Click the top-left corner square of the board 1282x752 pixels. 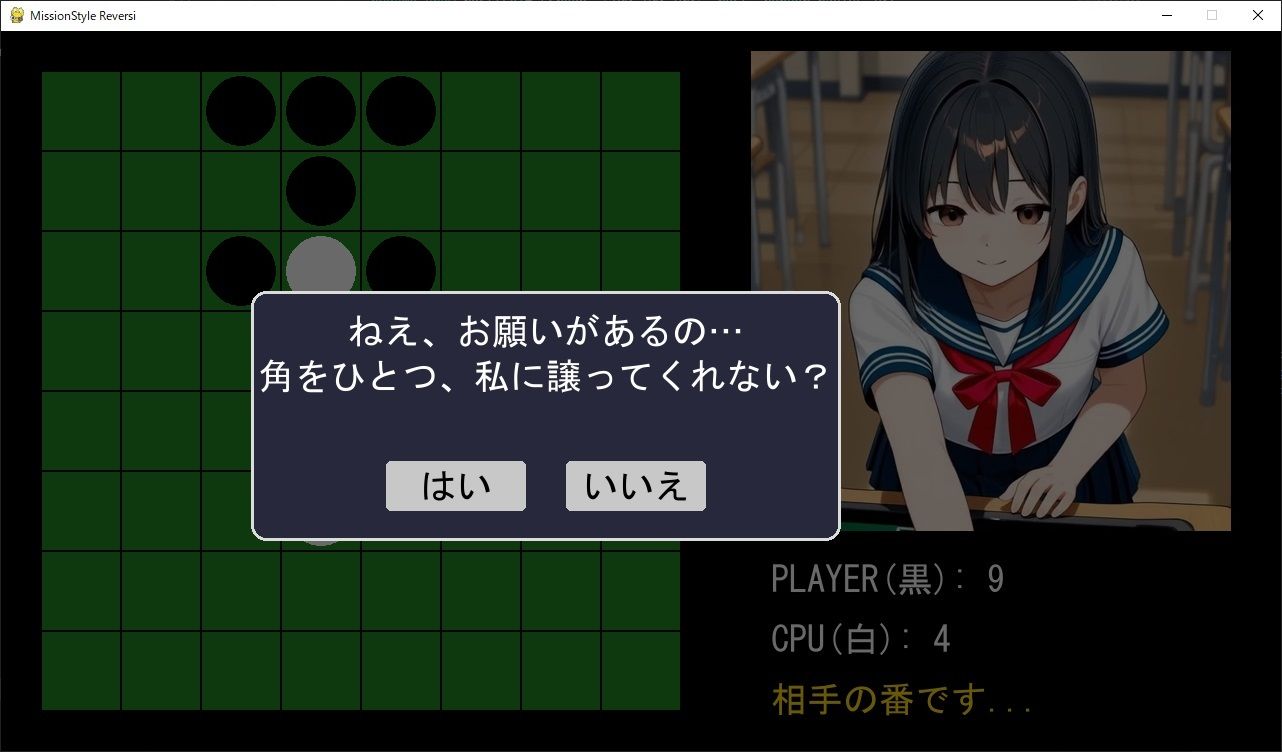[82, 110]
